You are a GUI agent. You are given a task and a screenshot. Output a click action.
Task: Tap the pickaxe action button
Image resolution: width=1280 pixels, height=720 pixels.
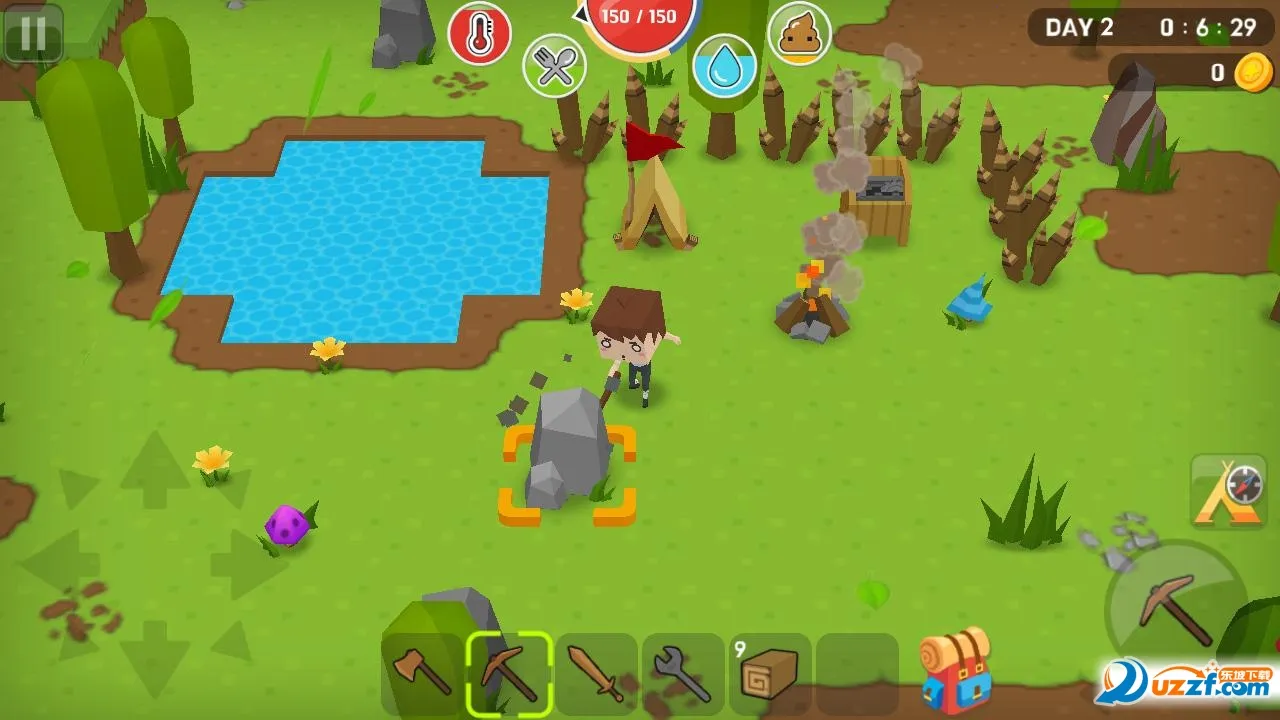1175,607
